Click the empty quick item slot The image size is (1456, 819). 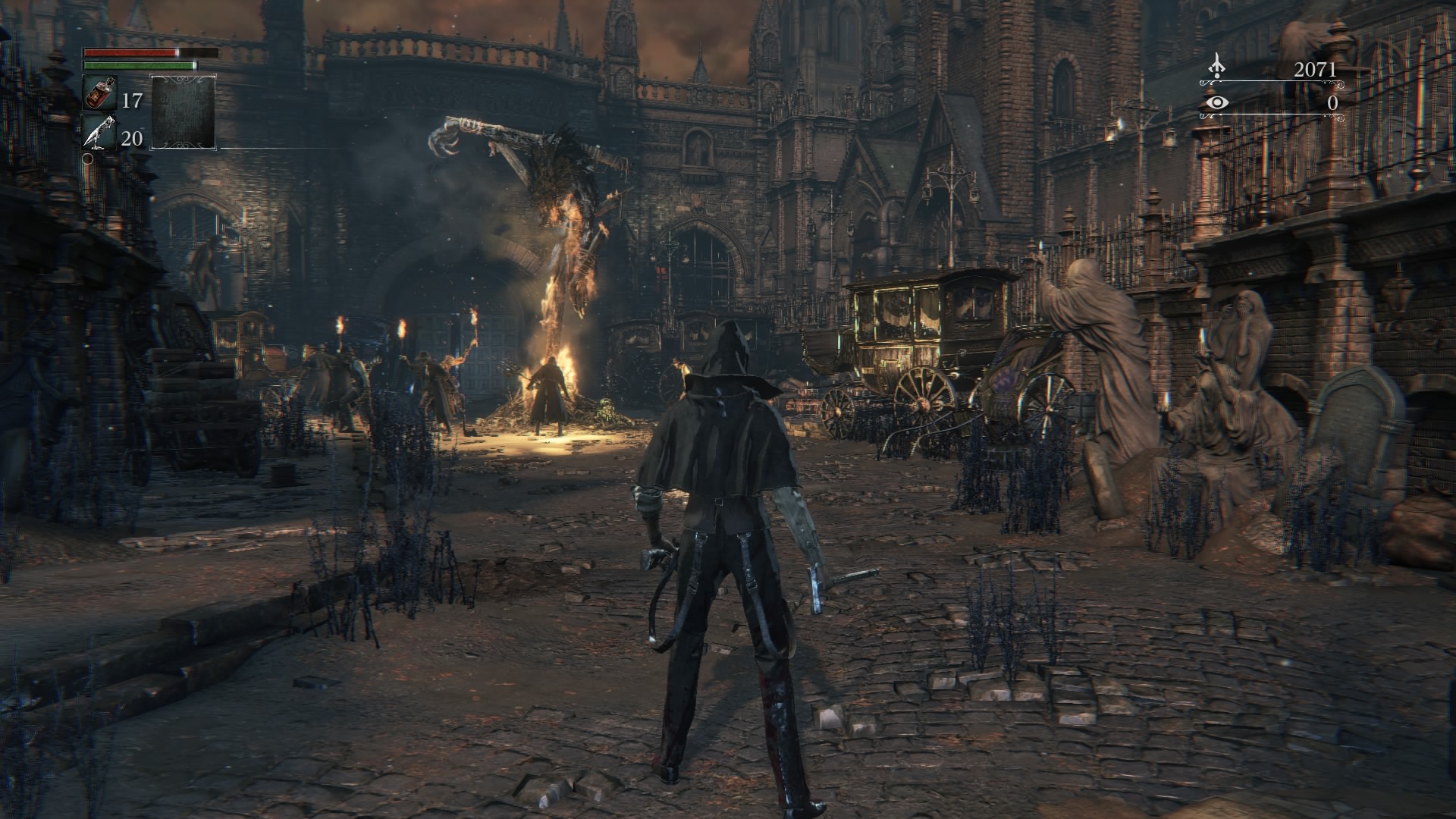pos(183,111)
